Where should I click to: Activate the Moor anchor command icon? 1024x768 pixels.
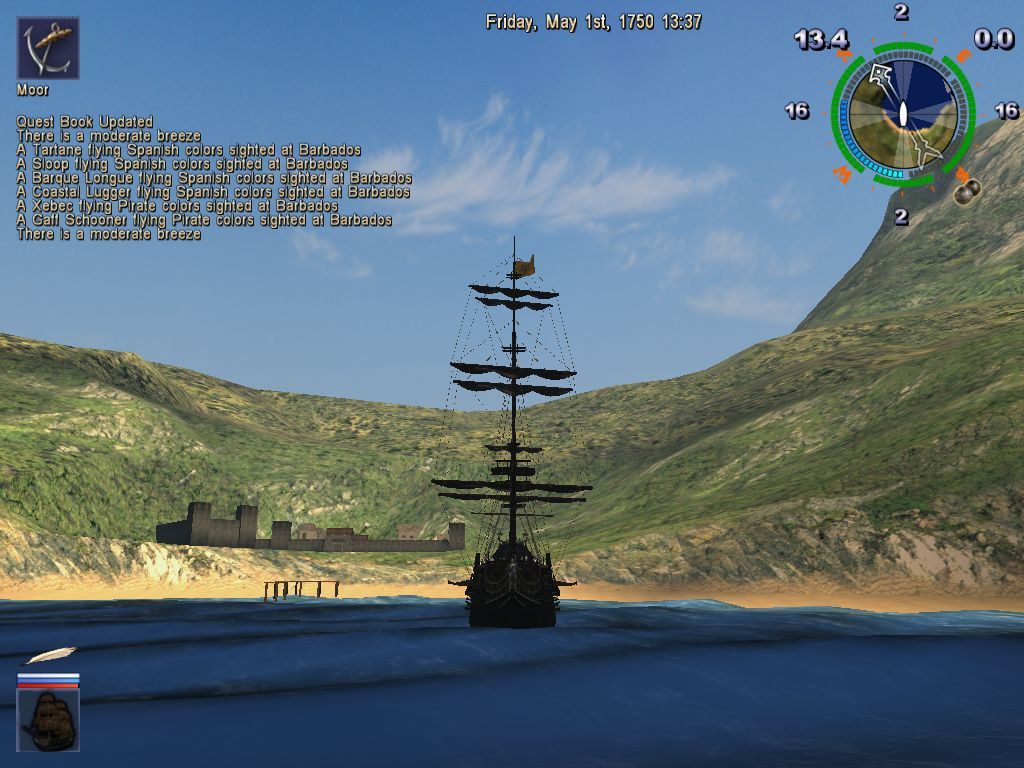tap(48, 48)
